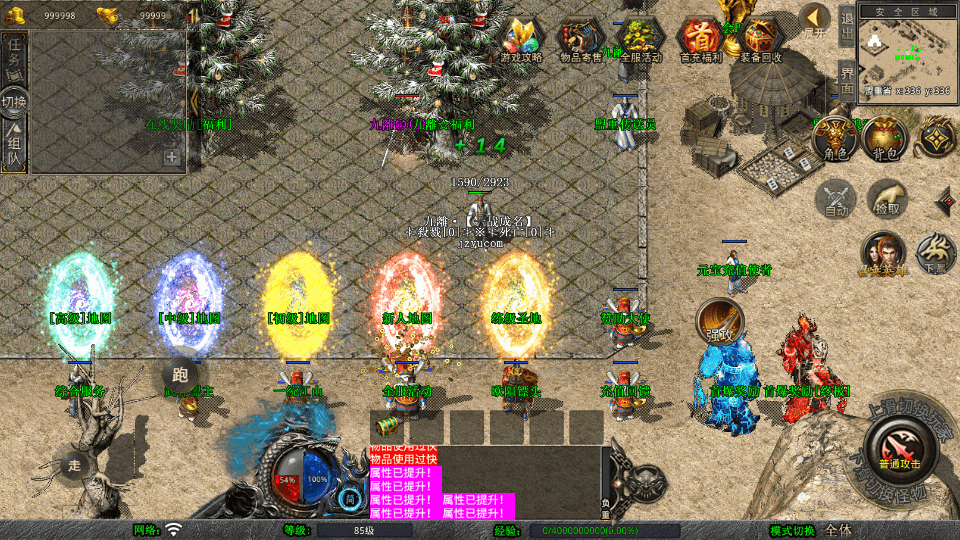
Task: Click the 退出 exit button
Action: 846,27
